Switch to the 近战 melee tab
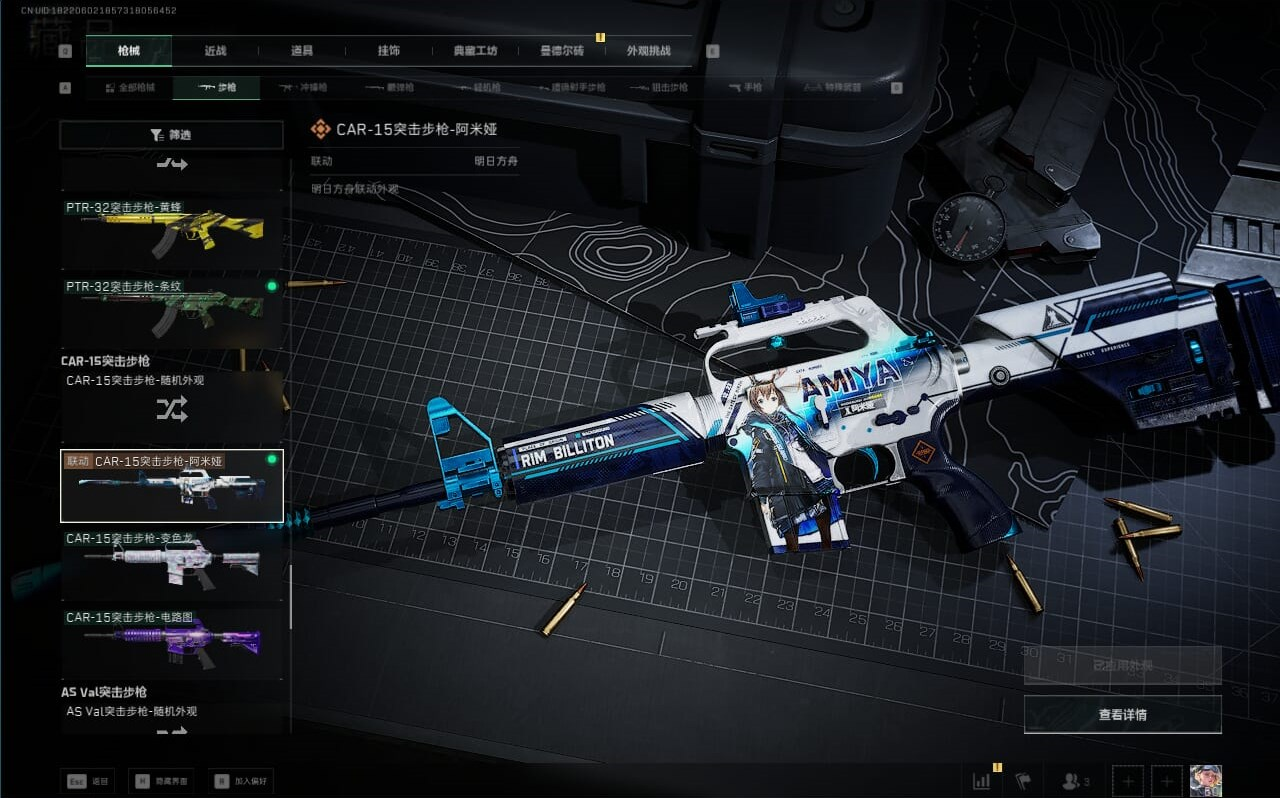This screenshot has width=1280, height=798. click(x=215, y=51)
